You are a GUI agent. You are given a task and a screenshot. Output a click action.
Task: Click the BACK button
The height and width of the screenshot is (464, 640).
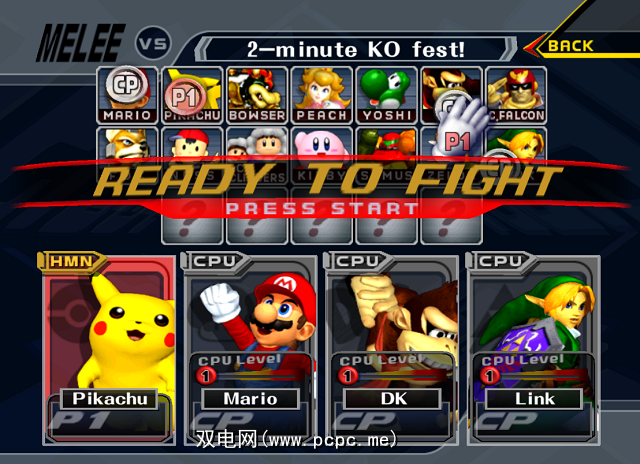coord(574,45)
